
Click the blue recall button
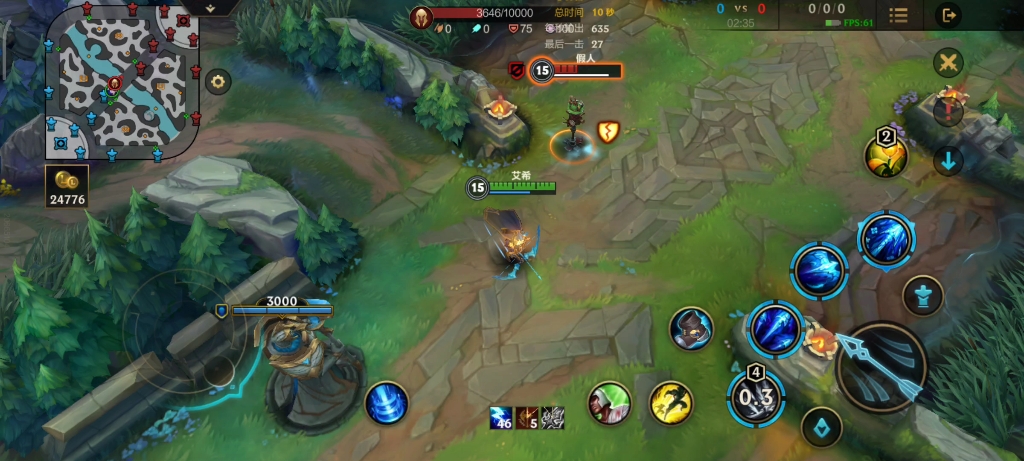[x=385, y=403]
